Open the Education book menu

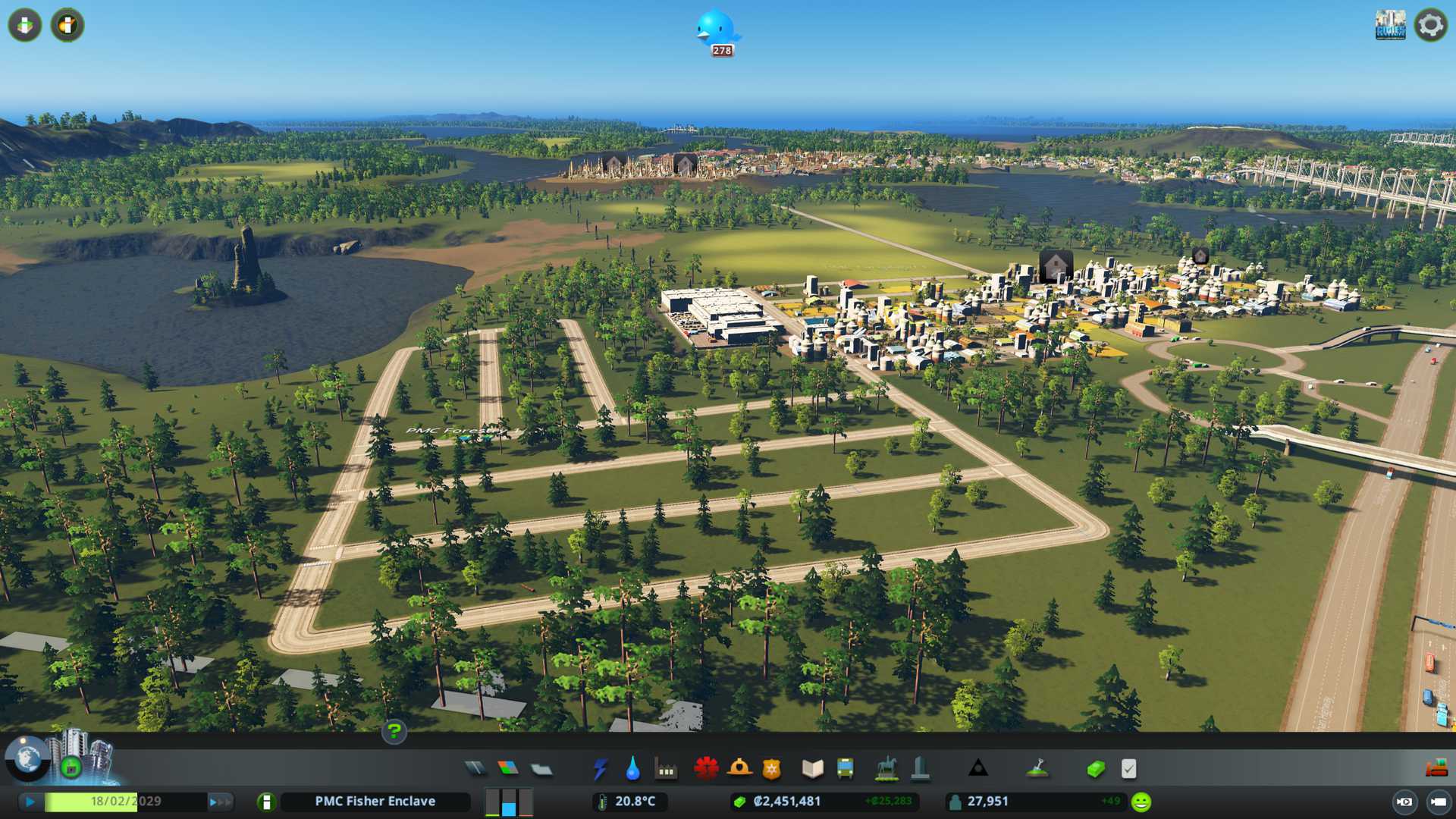[812, 769]
